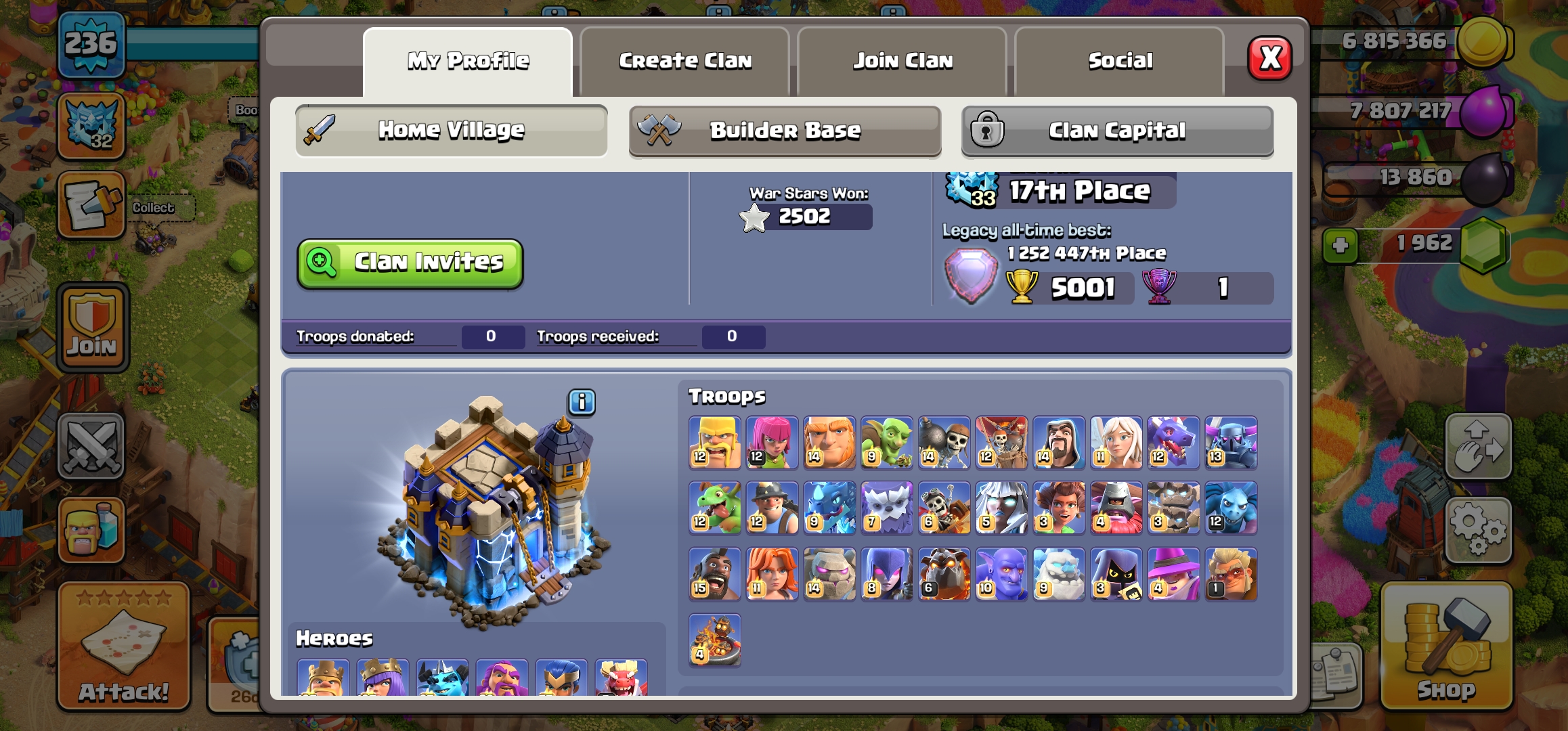Open the crossed swords battle log button

coord(91,446)
